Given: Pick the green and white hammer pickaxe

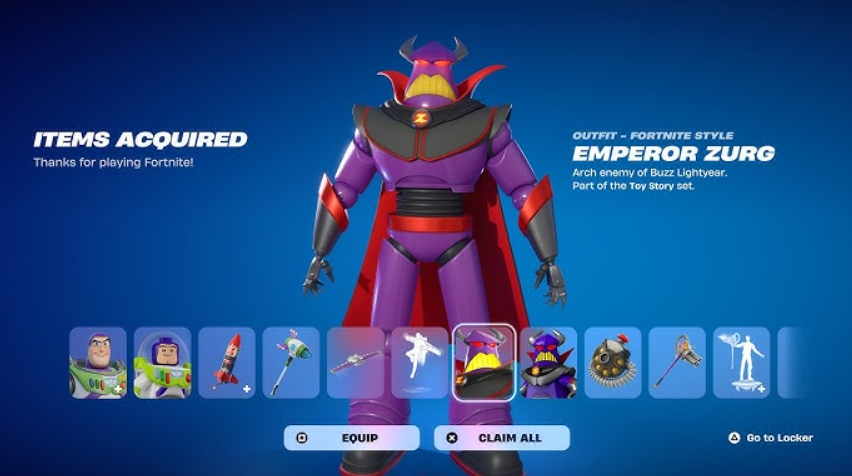Looking at the screenshot, I should click(291, 363).
